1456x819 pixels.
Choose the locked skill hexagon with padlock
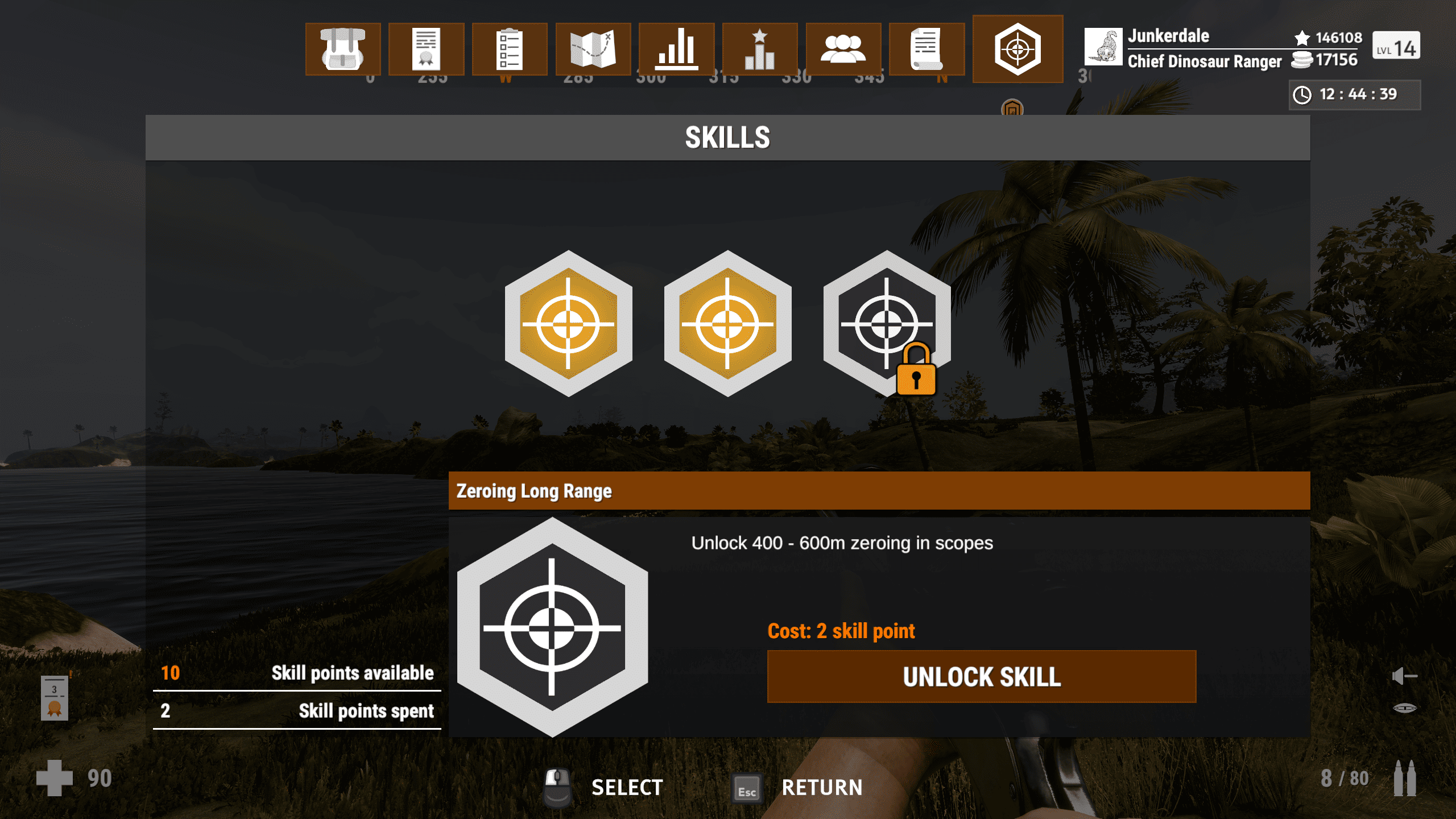point(886,324)
